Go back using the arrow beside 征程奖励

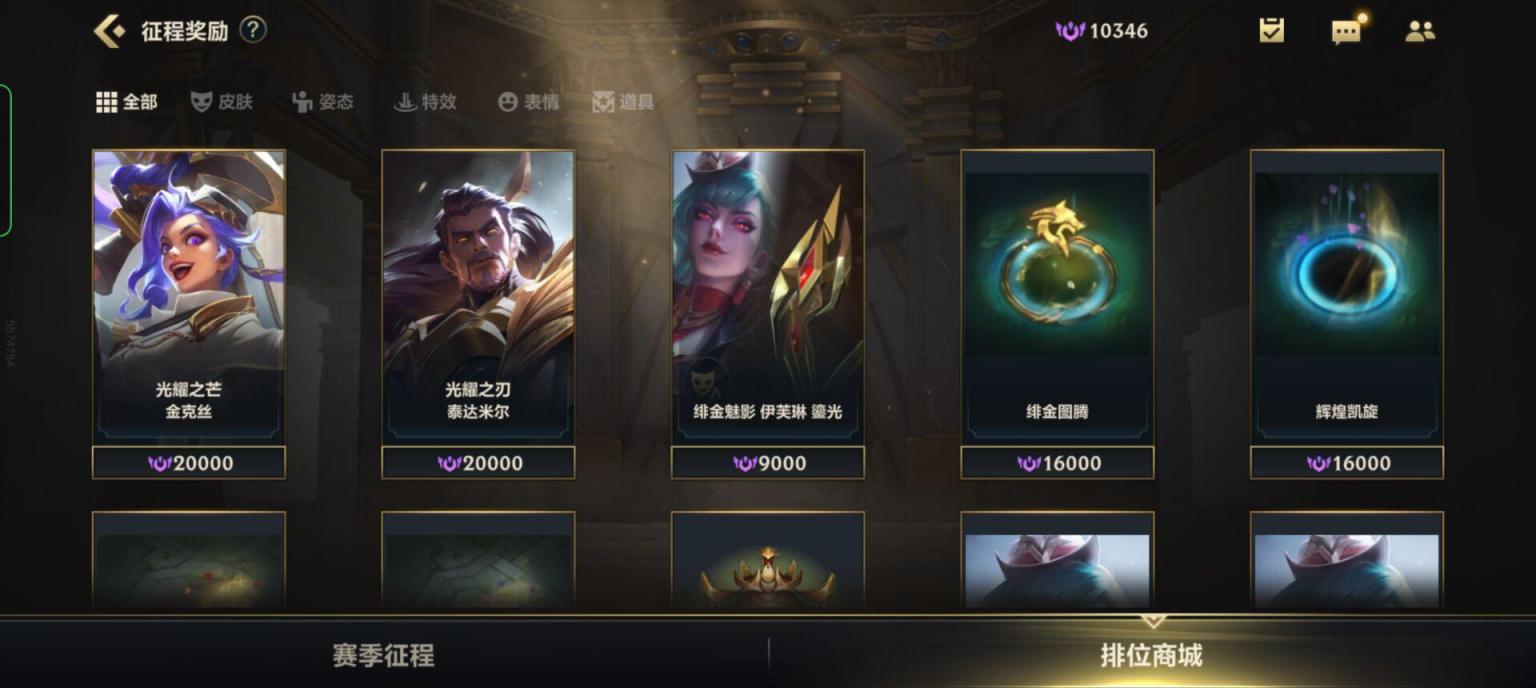click(x=109, y=31)
